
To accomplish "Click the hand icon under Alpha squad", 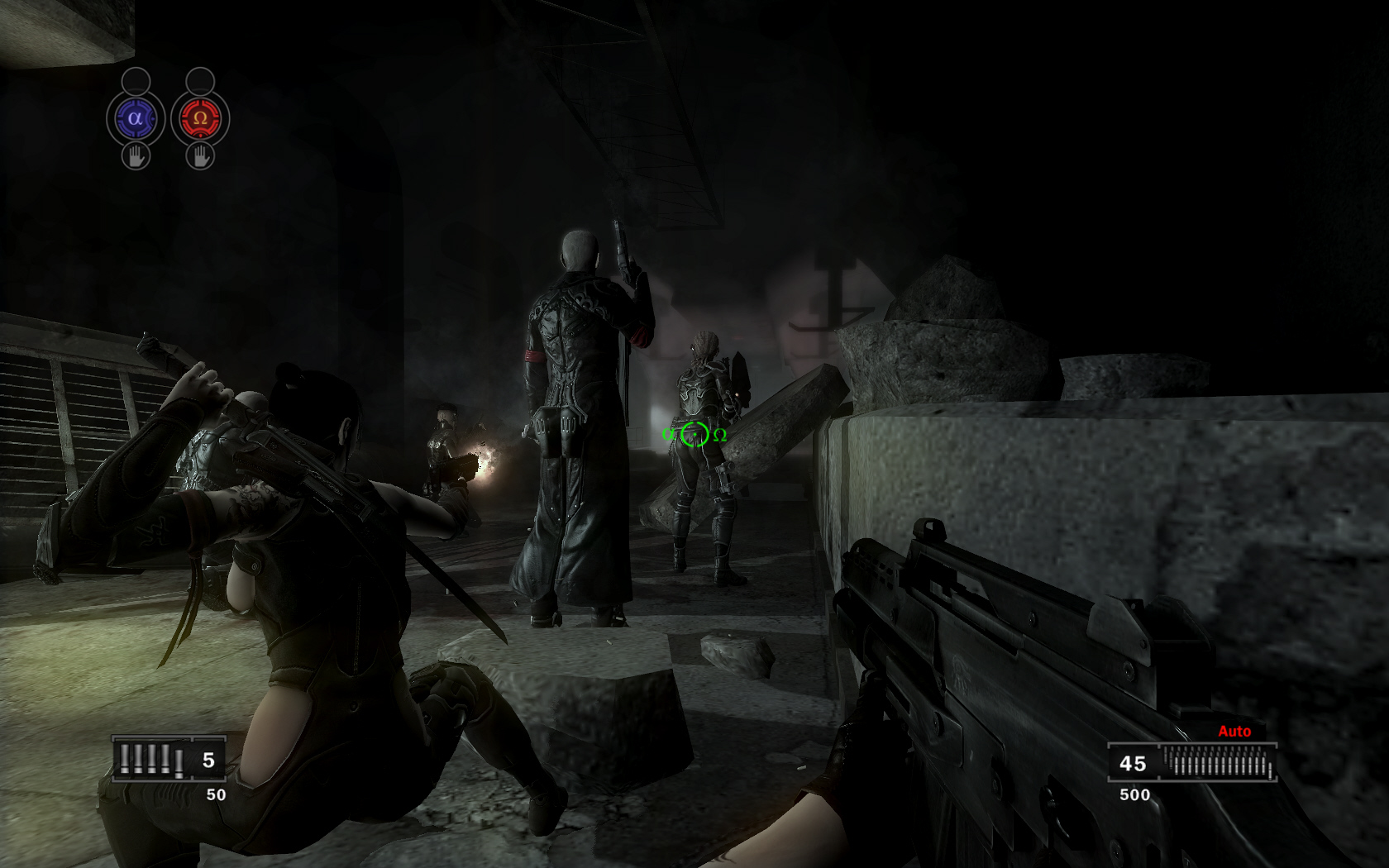I will 136,155.
